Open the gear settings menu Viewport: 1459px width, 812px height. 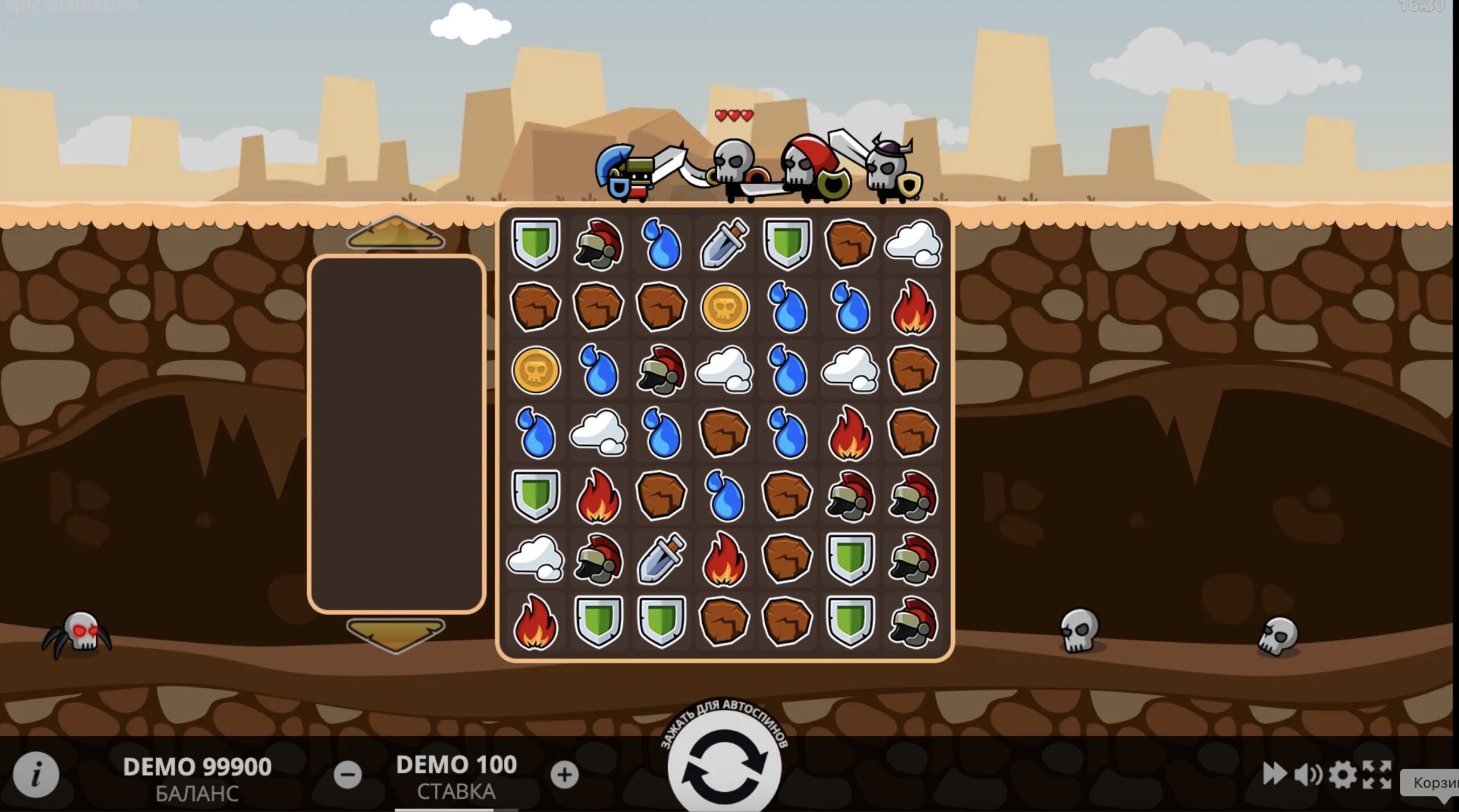[1343, 774]
